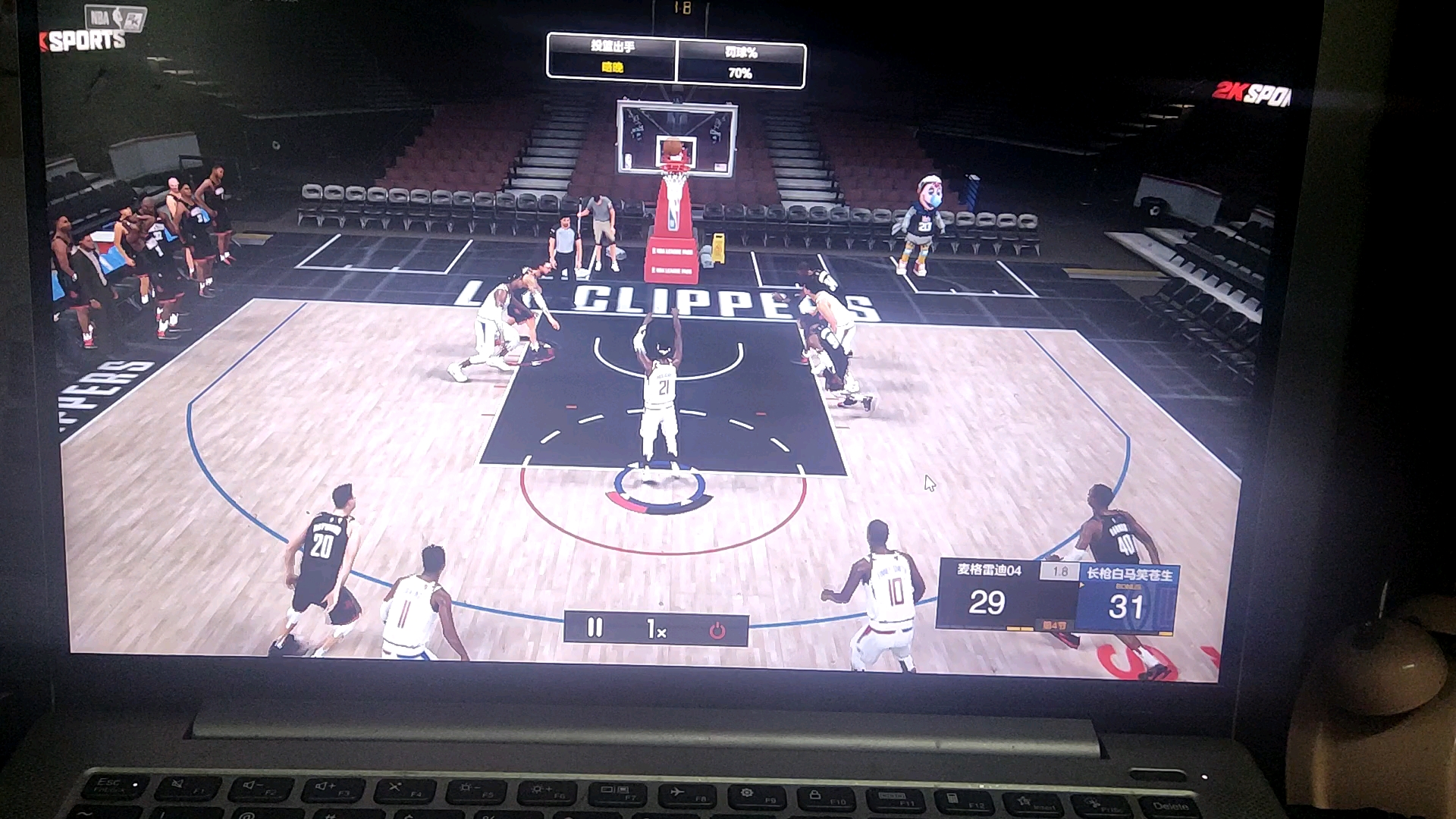Change the 1x playback speed
This screenshot has width=1456, height=819.
click(x=656, y=629)
